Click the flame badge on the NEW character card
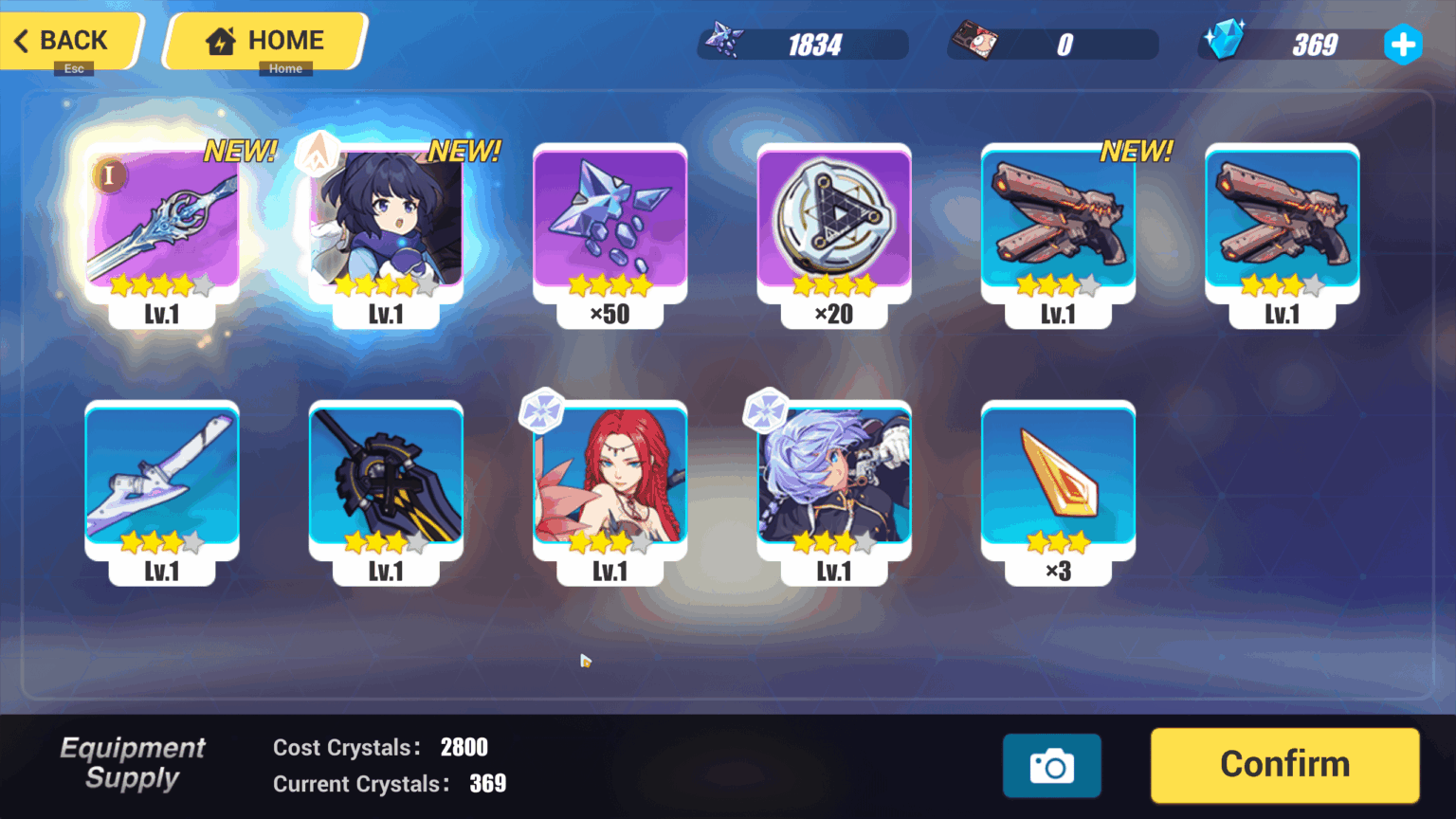 pyautogui.click(x=318, y=154)
